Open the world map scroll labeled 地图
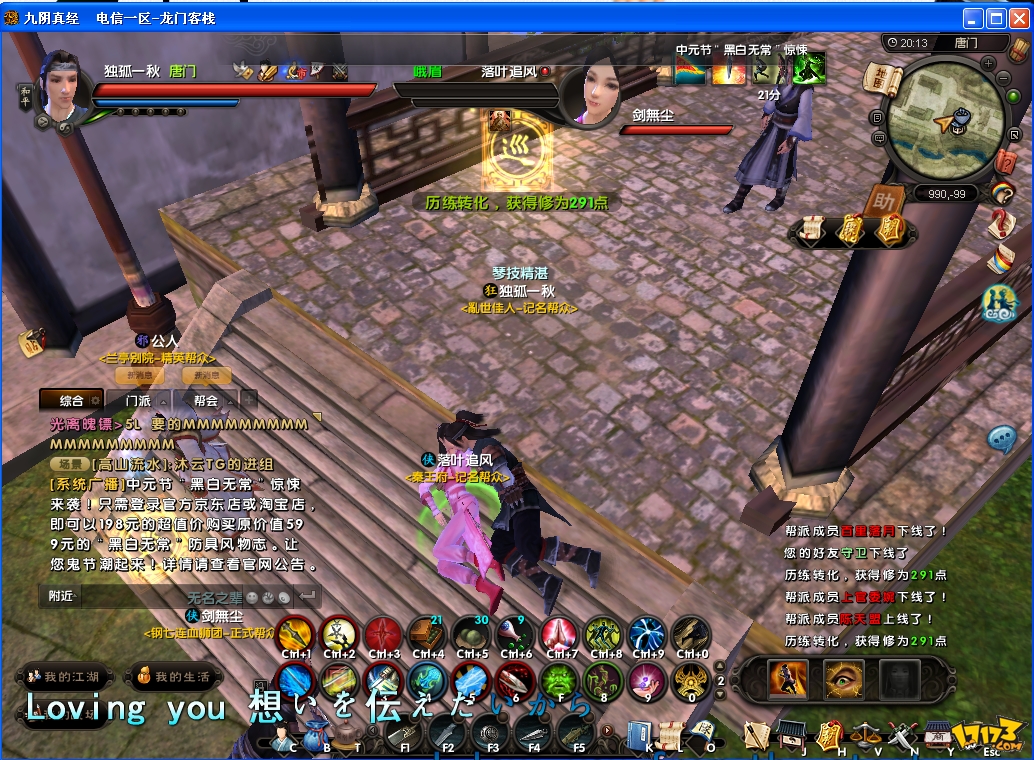The image size is (1034, 760). point(881,81)
